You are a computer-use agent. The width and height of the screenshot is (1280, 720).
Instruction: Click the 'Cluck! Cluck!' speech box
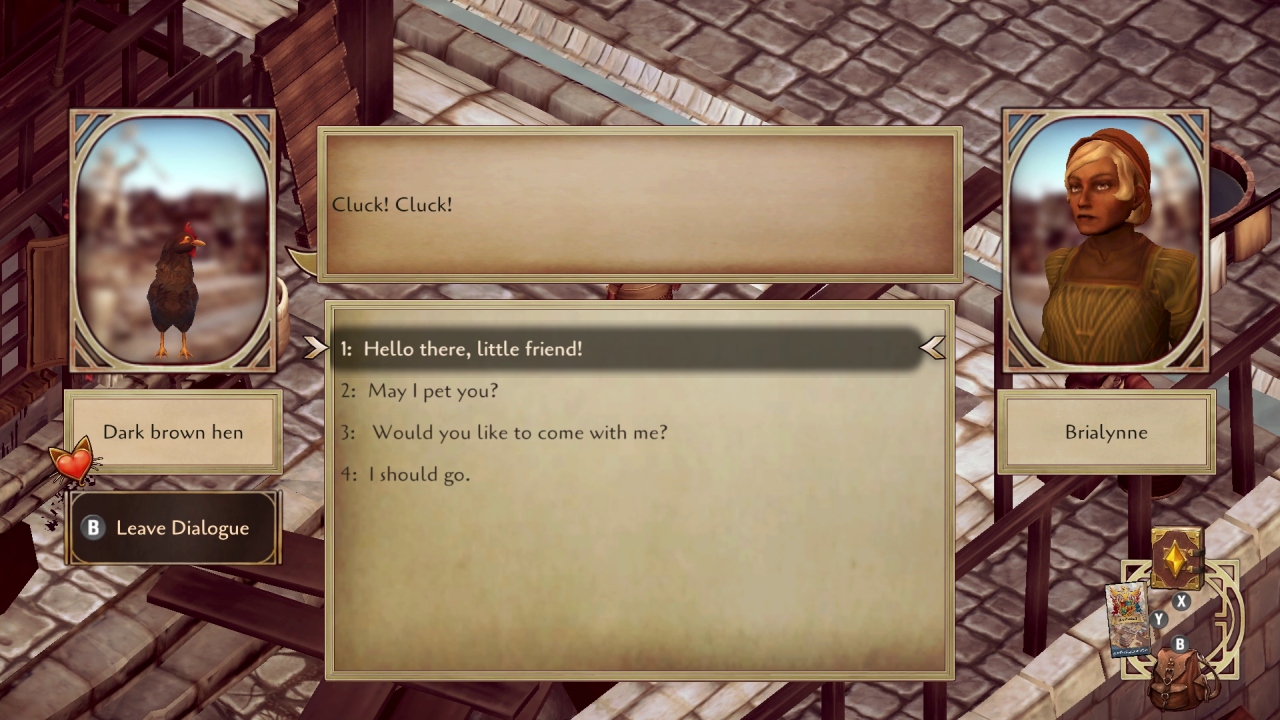640,205
